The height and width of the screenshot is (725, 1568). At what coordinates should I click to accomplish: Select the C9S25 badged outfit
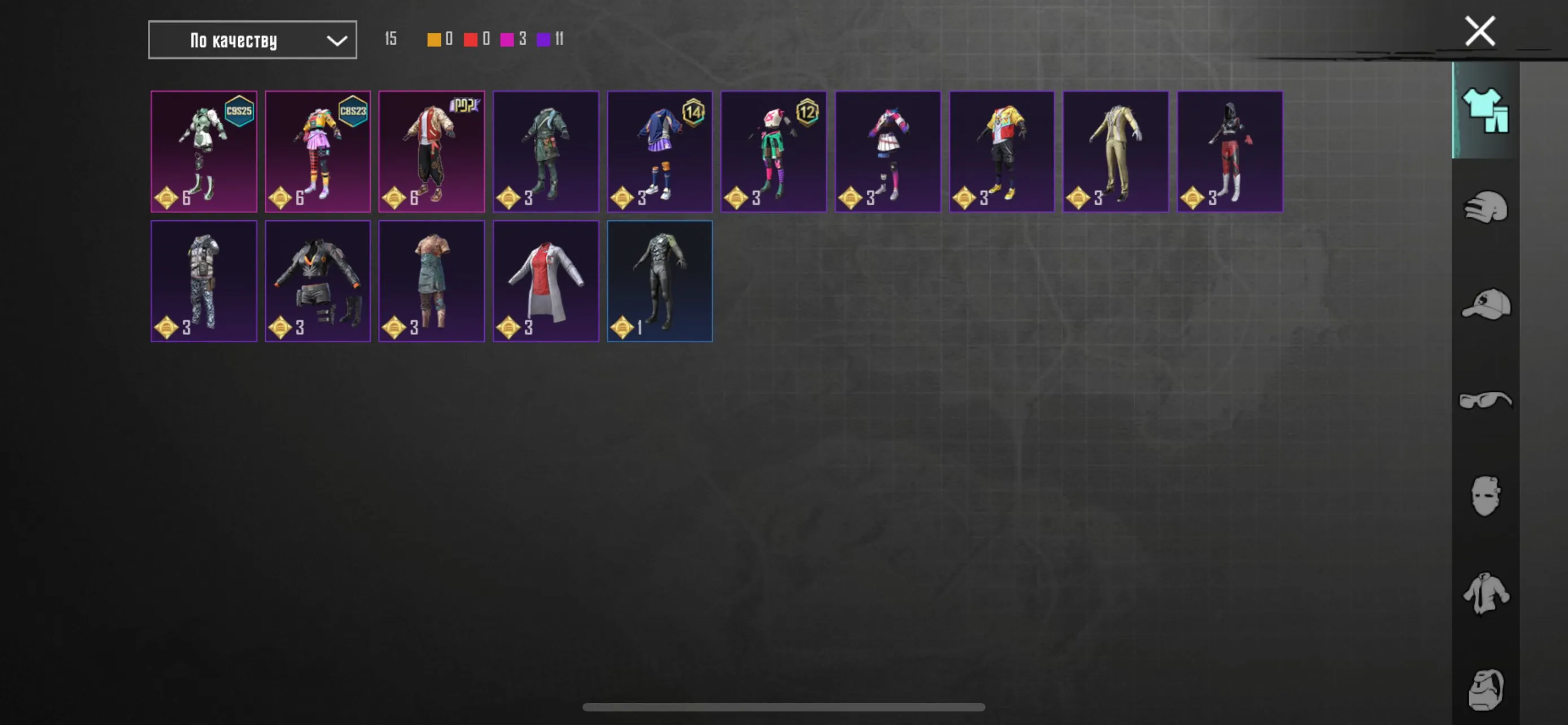[204, 150]
